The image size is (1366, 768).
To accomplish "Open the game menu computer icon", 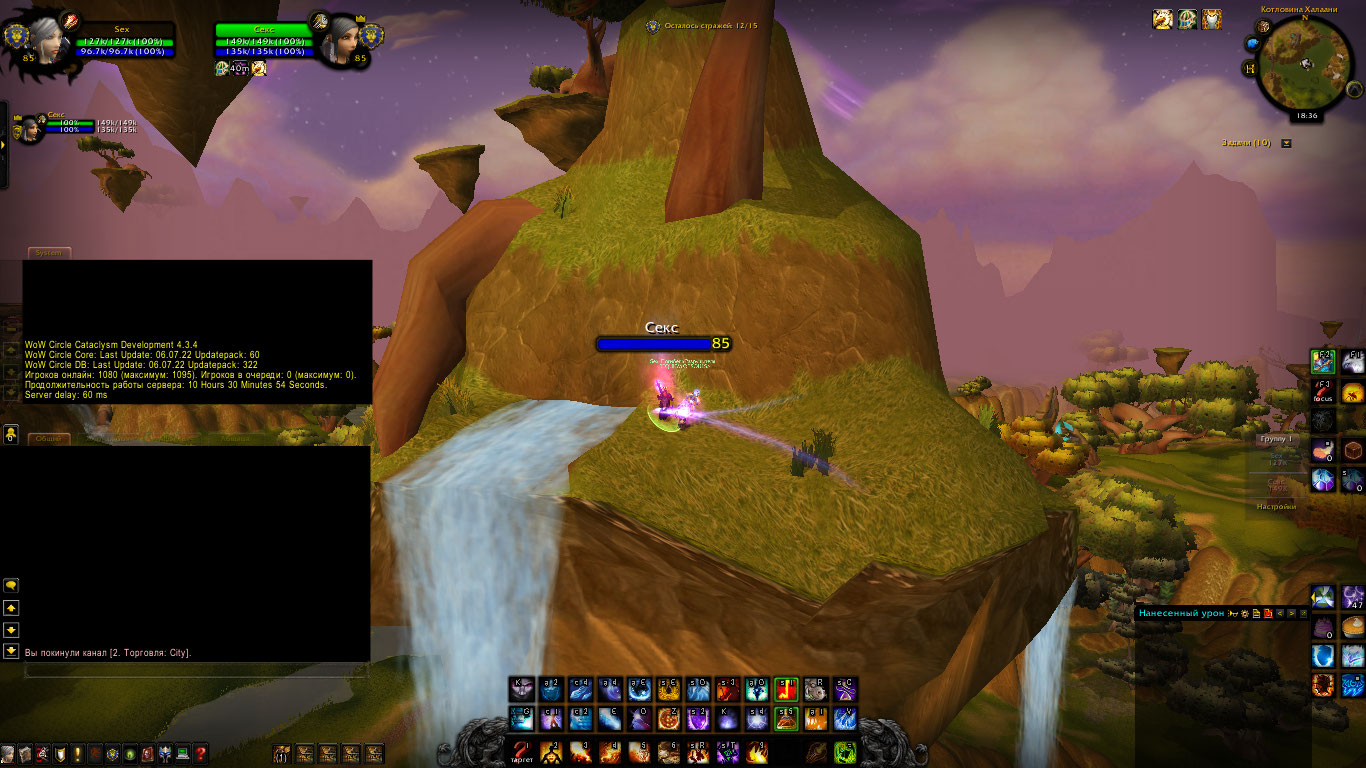I will tap(183, 754).
